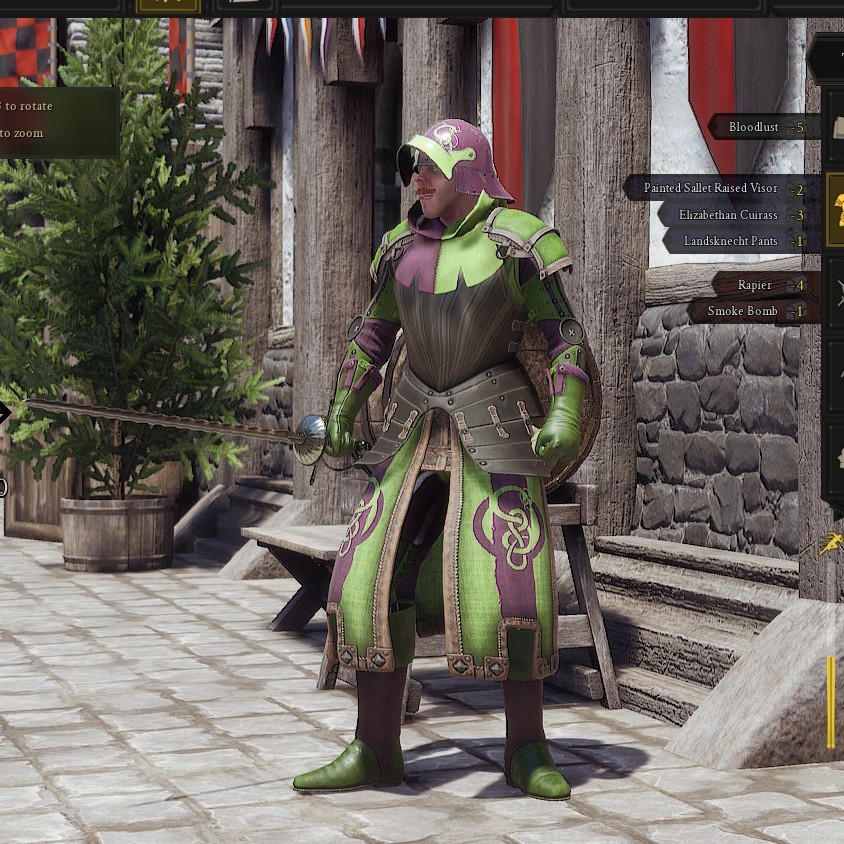Choose the Painted Sallet Raised Visor entry

point(718,188)
